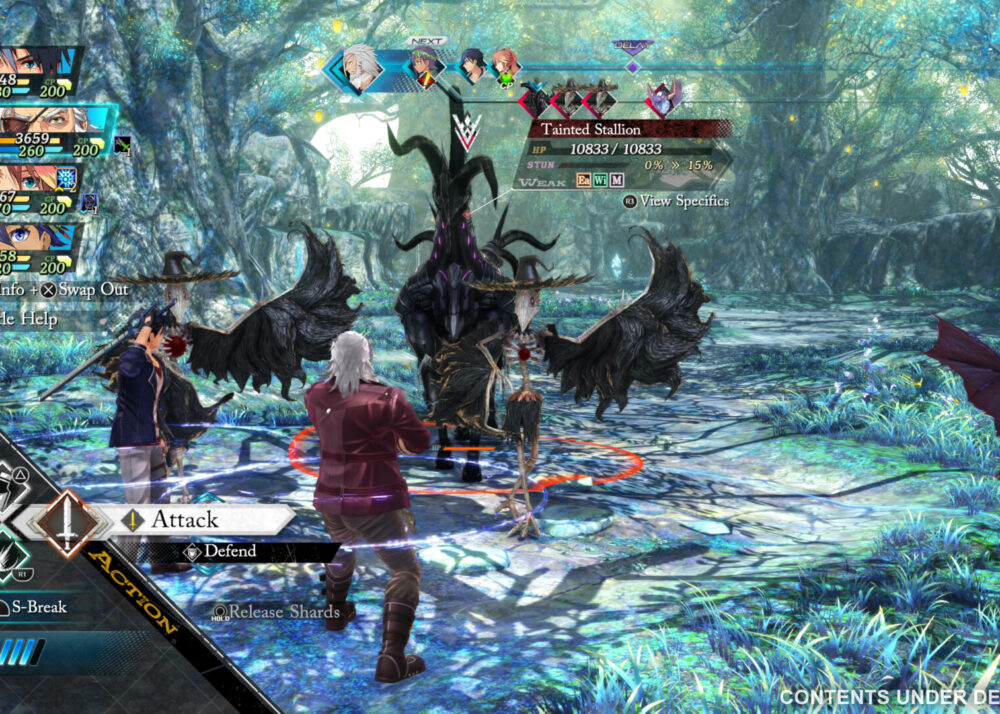The width and height of the screenshot is (1000, 714).
Task: Click the DELAY turn bonus marker
Action: [632, 47]
